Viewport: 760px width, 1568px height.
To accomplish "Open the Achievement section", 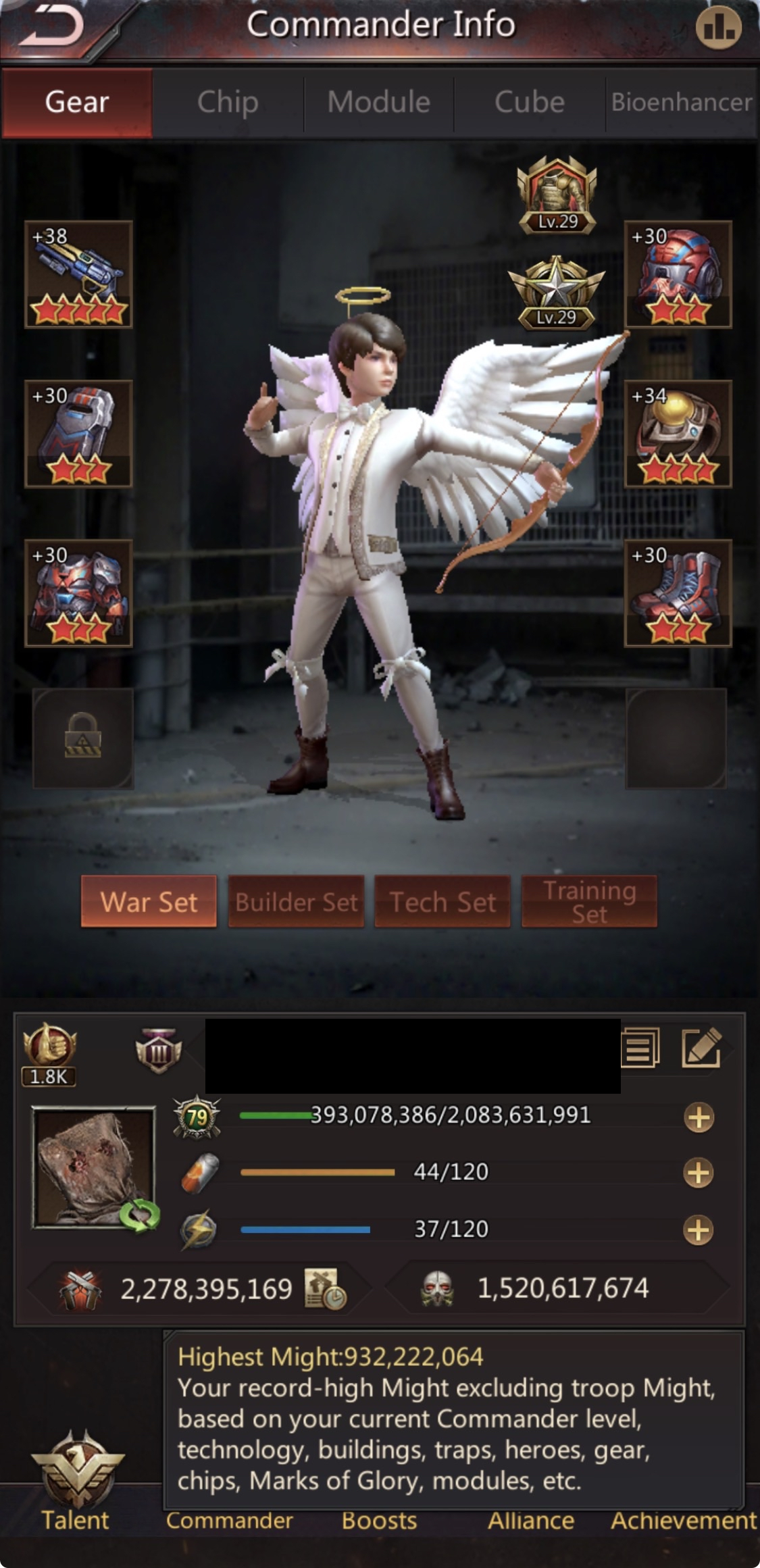I will pos(682,1520).
